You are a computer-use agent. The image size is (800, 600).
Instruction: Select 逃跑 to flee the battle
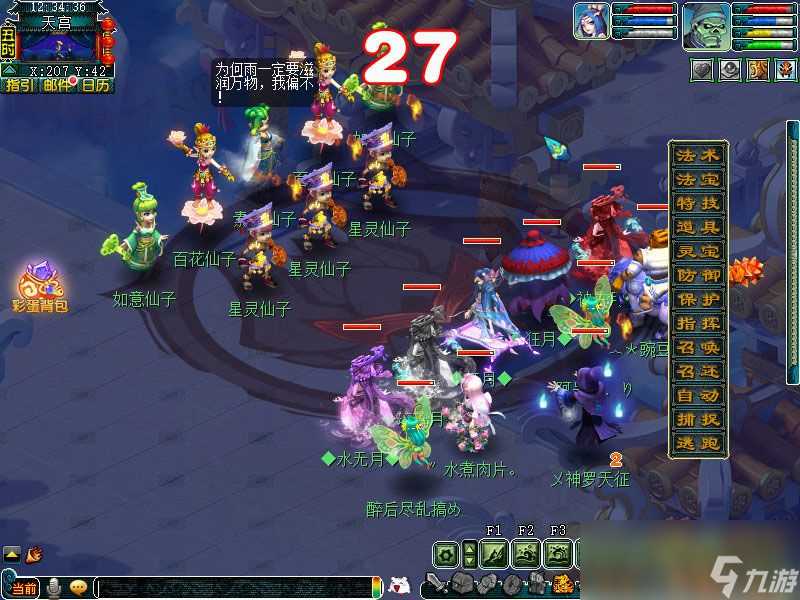point(698,444)
